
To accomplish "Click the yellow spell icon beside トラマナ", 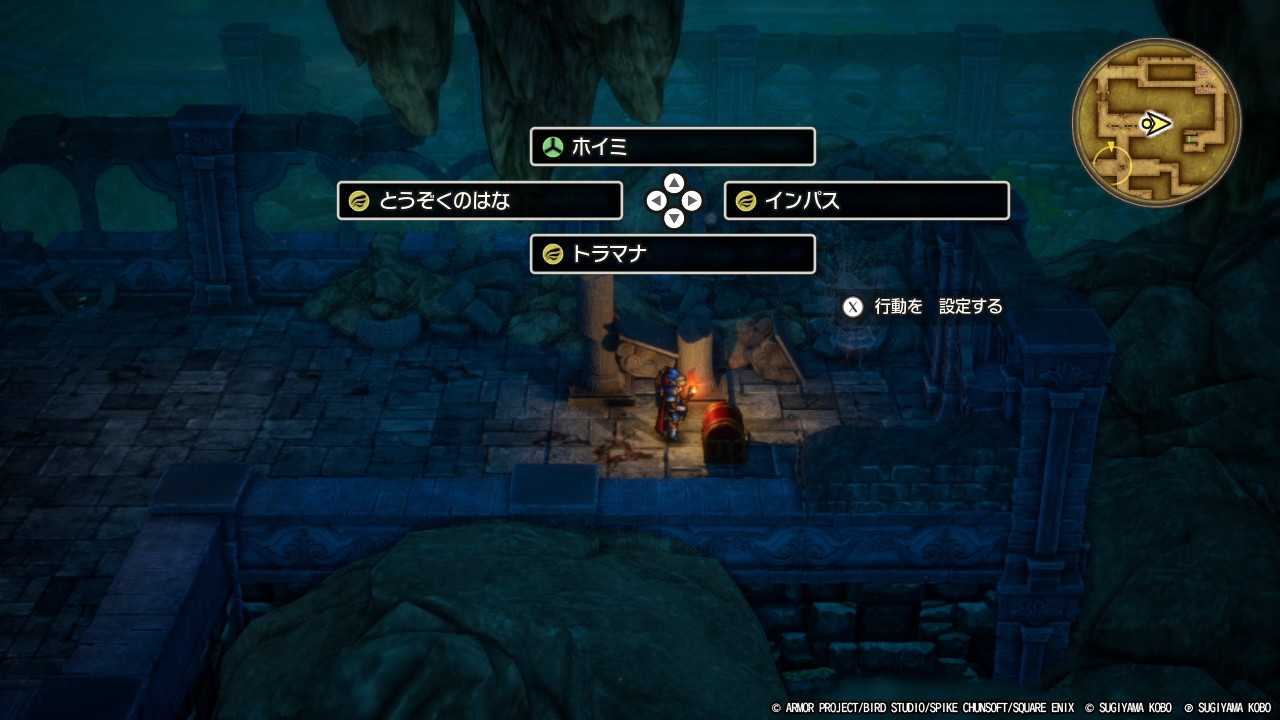I will pyautogui.click(x=552, y=254).
